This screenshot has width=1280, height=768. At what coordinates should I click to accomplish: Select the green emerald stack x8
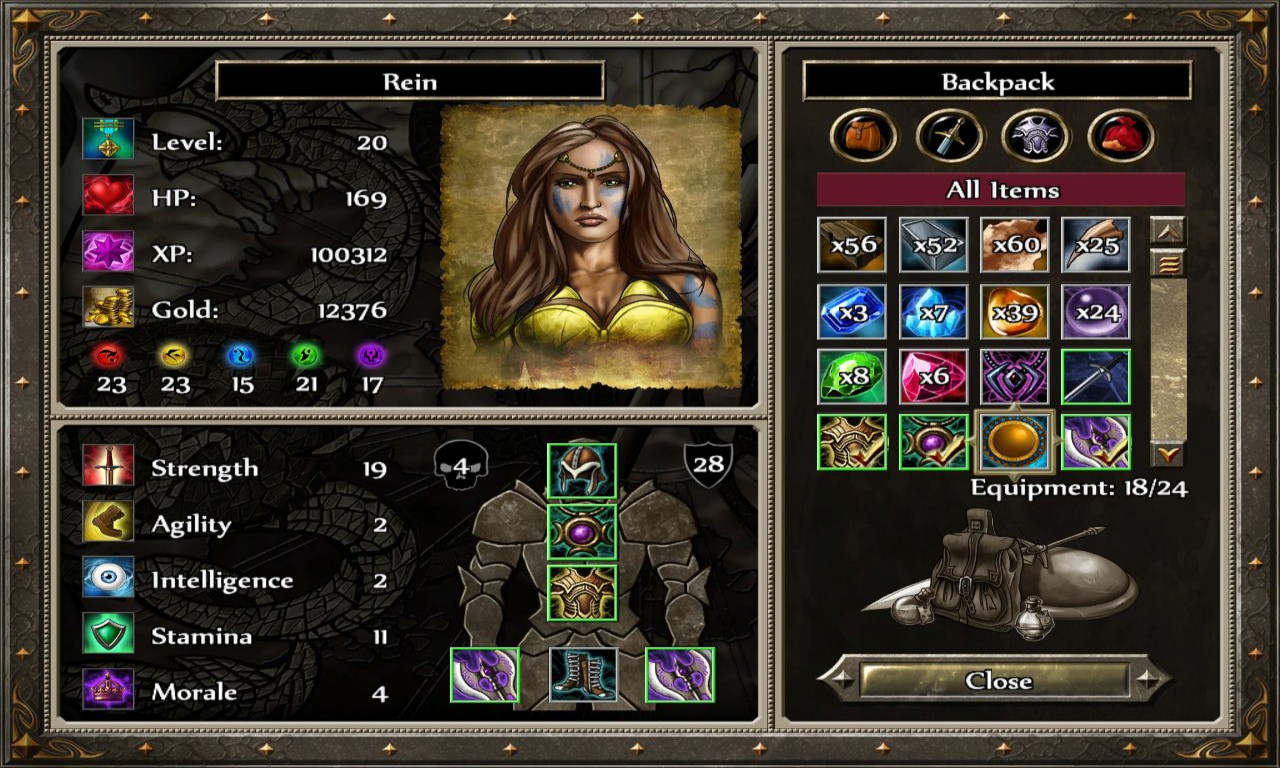coord(852,377)
